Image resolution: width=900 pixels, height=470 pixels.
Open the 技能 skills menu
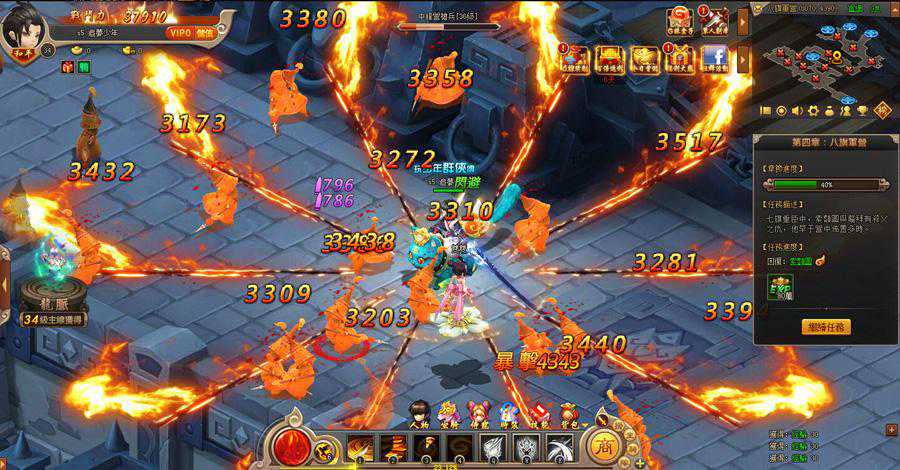(x=538, y=413)
